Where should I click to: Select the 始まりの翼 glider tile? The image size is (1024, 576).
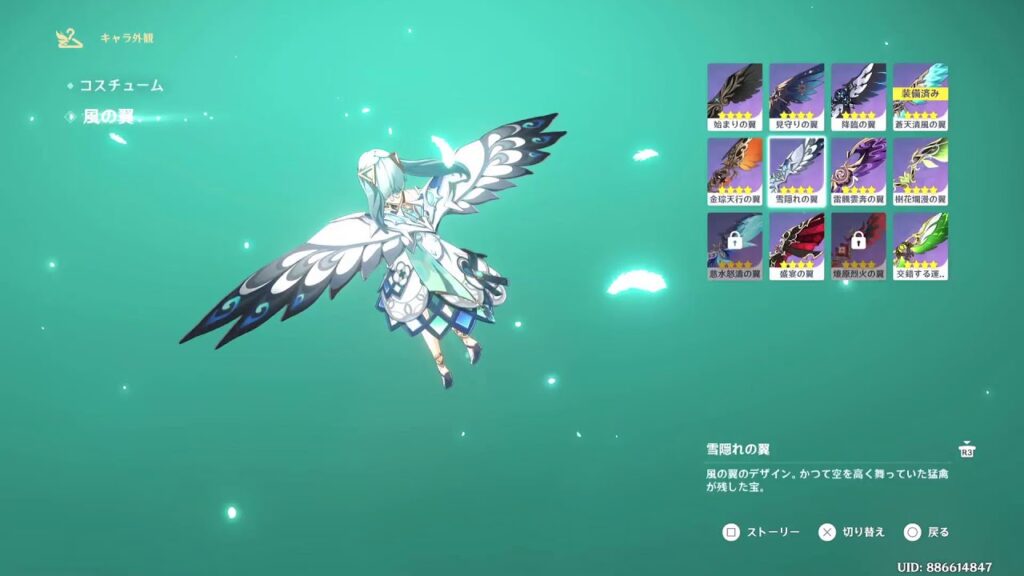click(735, 97)
